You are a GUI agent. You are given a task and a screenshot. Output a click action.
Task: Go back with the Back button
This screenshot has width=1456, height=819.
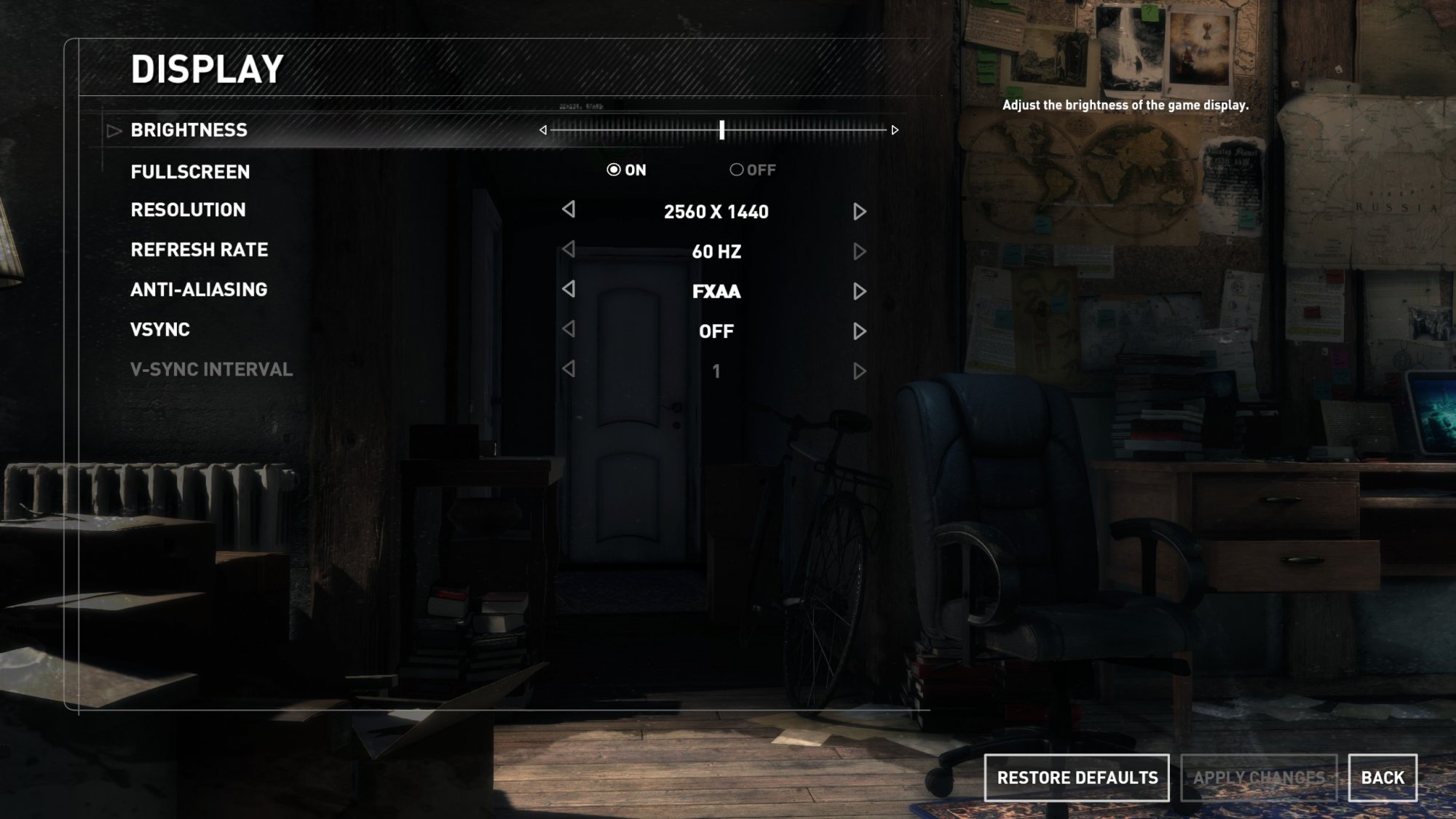click(1382, 778)
